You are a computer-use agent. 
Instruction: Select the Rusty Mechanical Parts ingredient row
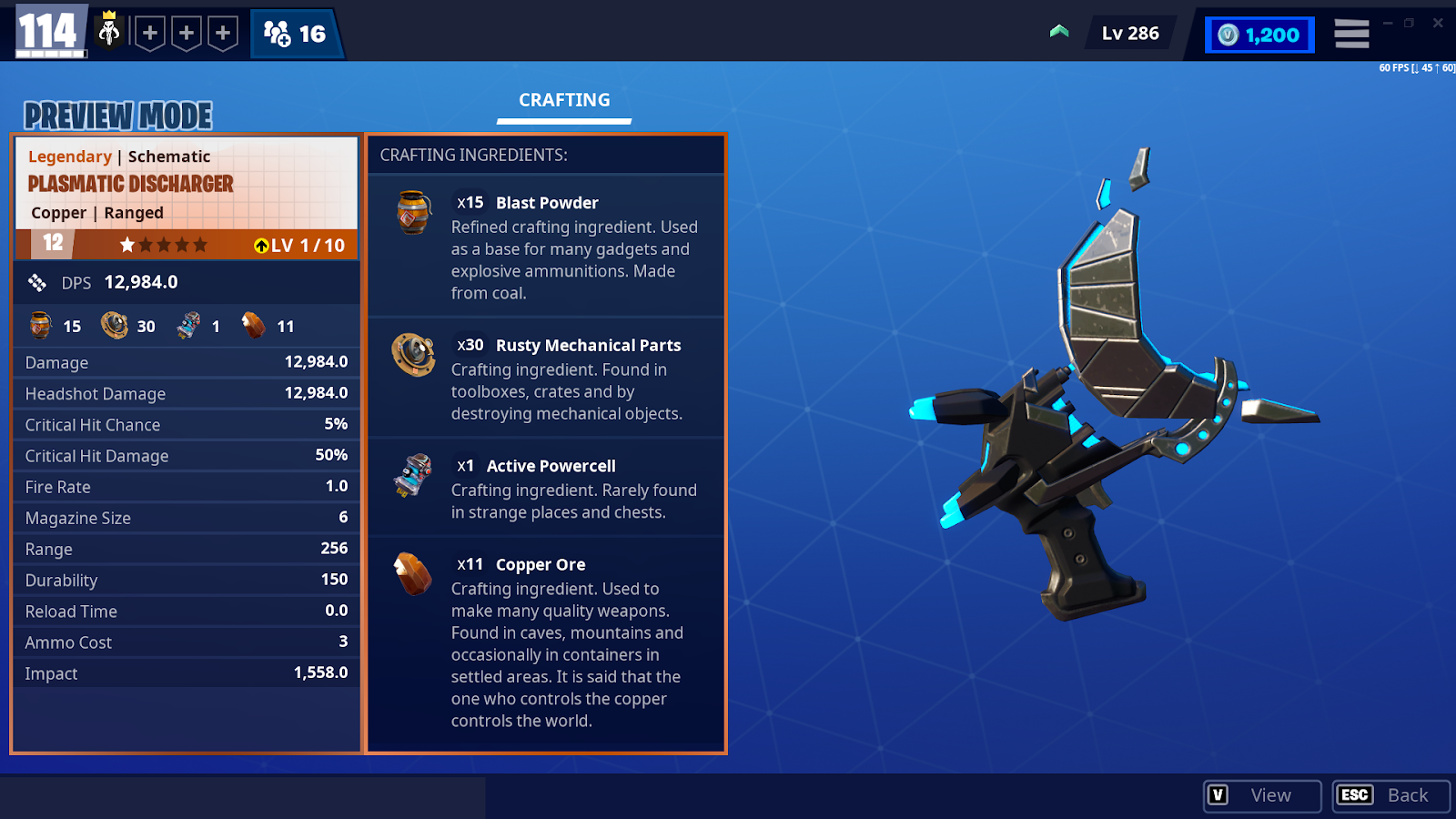point(546,378)
